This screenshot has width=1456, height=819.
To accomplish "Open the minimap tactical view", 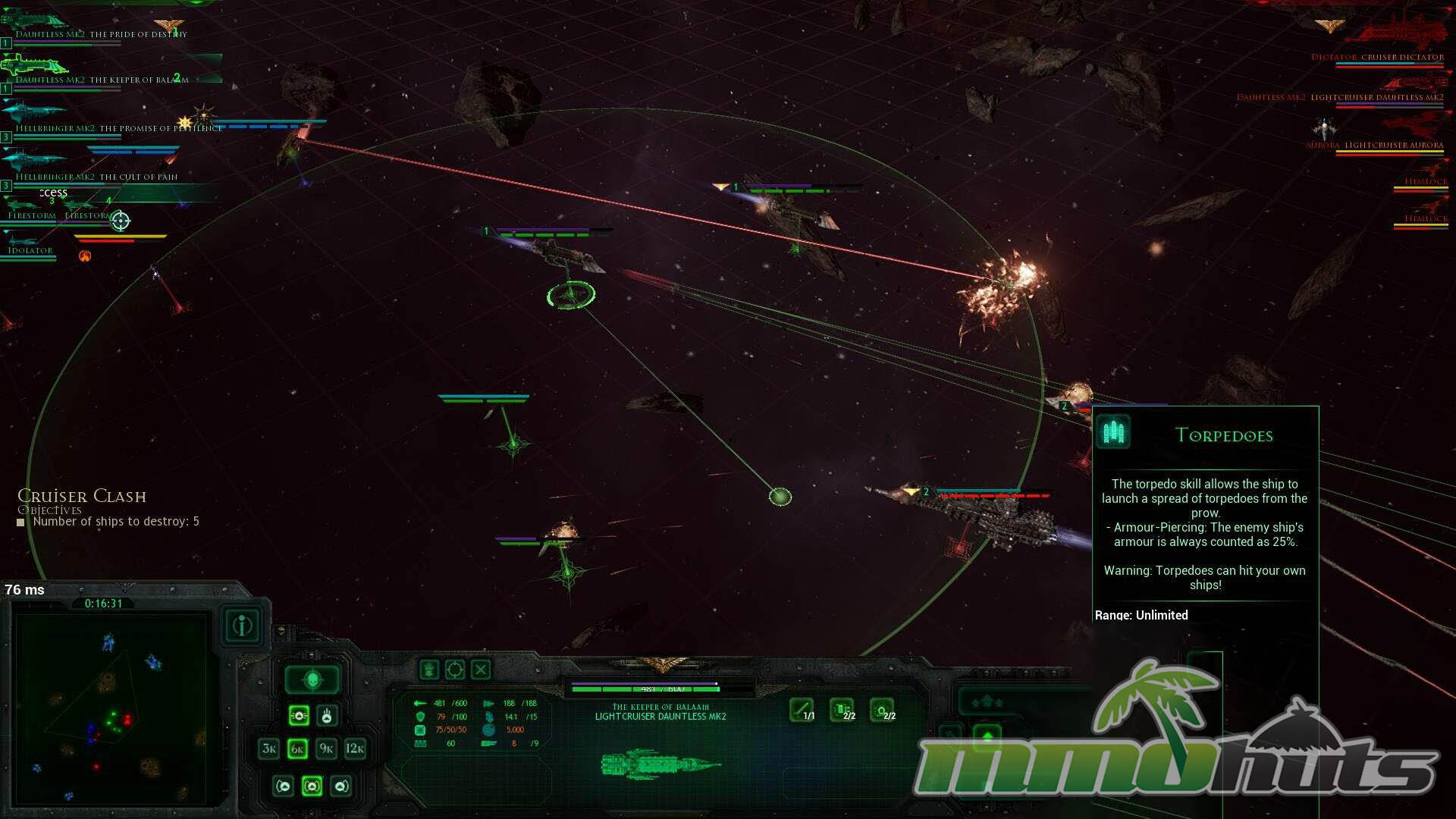I will [111, 708].
